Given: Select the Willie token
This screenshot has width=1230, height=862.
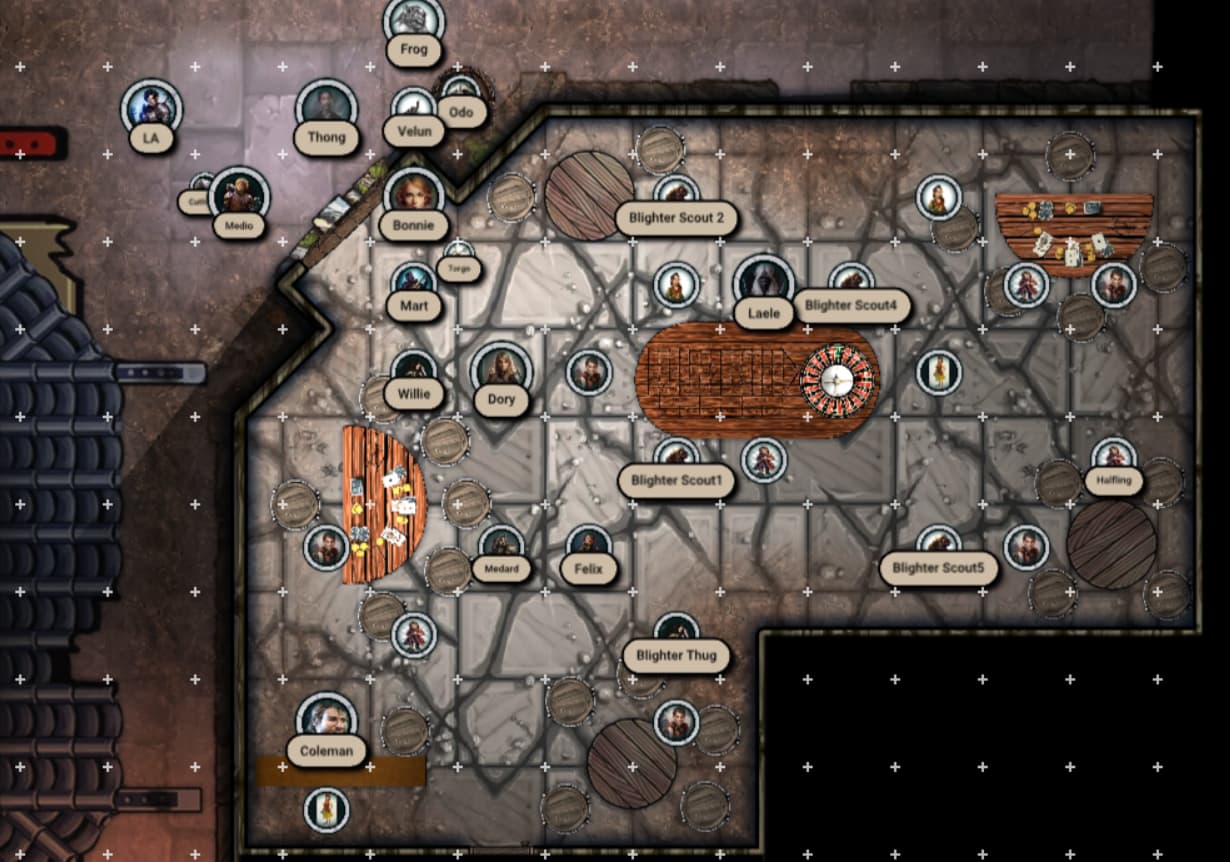Looking at the screenshot, I should (414, 371).
